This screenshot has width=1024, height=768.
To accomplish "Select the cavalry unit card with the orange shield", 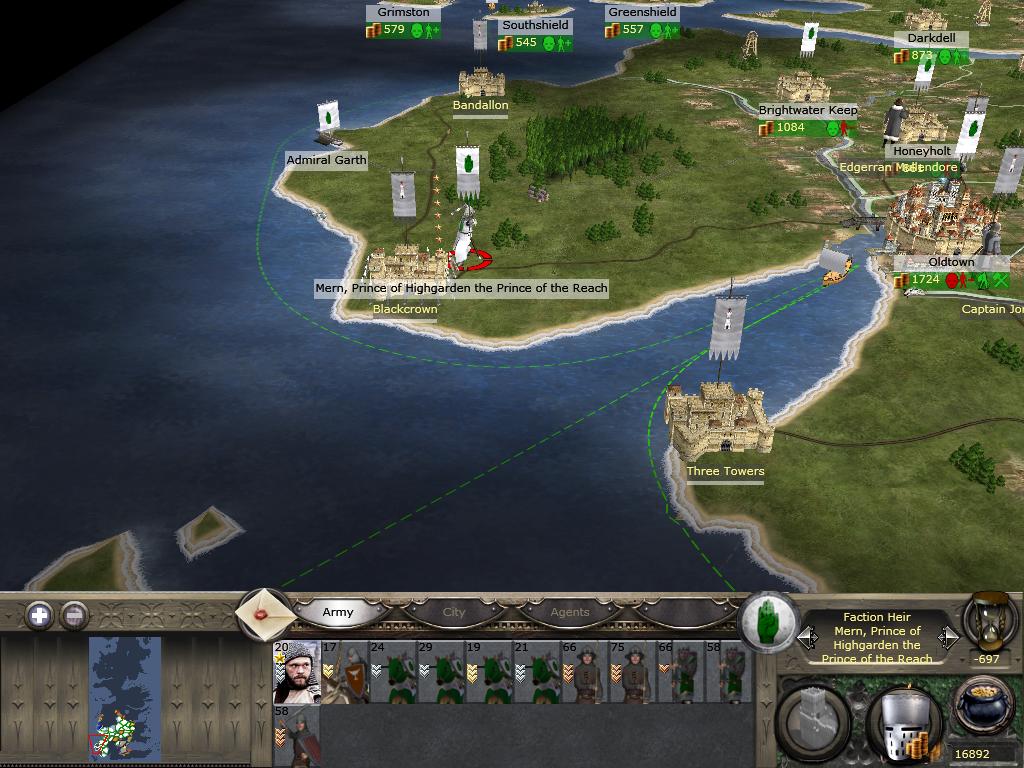I will [345, 672].
